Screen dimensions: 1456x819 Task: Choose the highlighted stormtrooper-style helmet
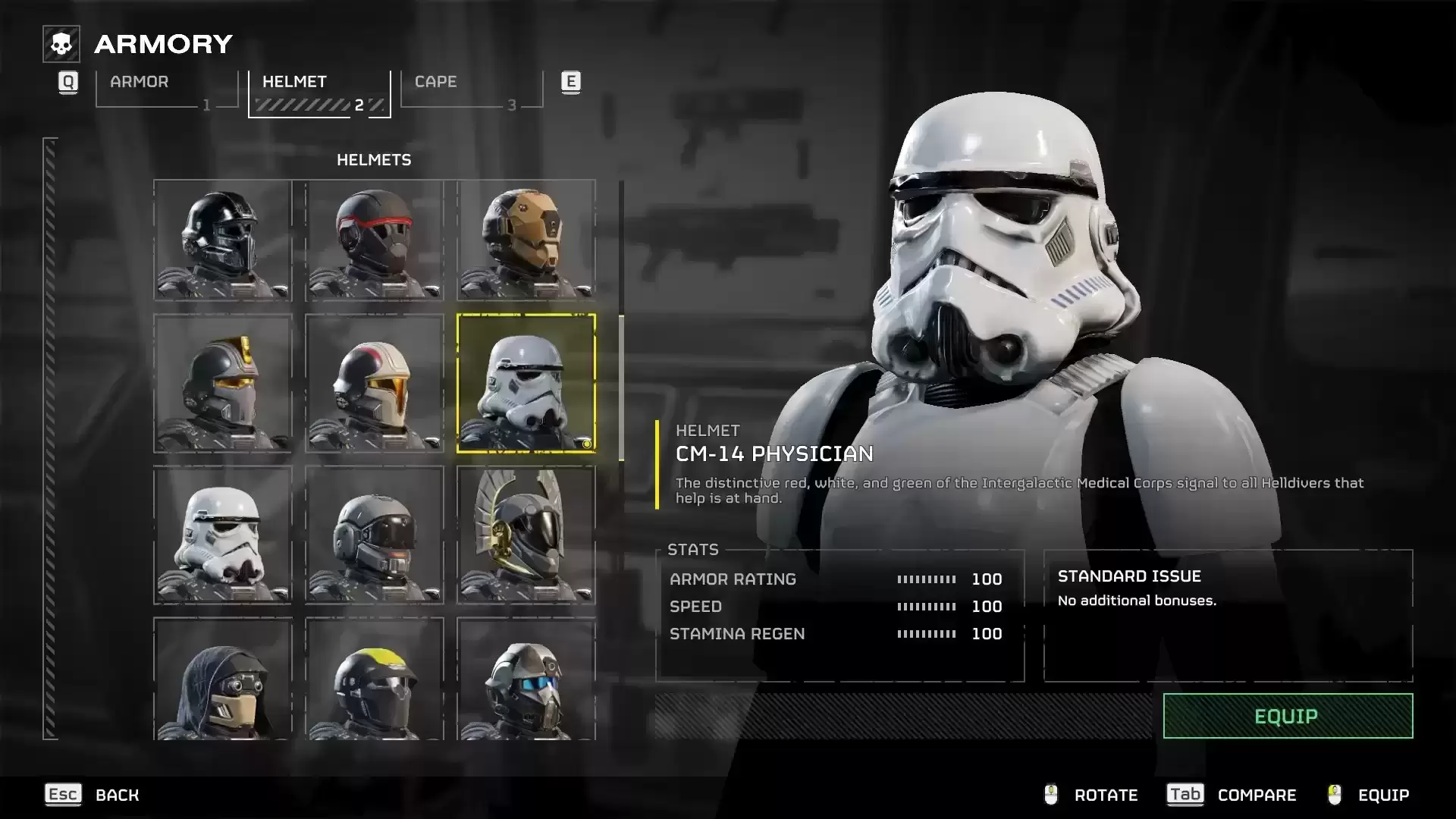526,384
